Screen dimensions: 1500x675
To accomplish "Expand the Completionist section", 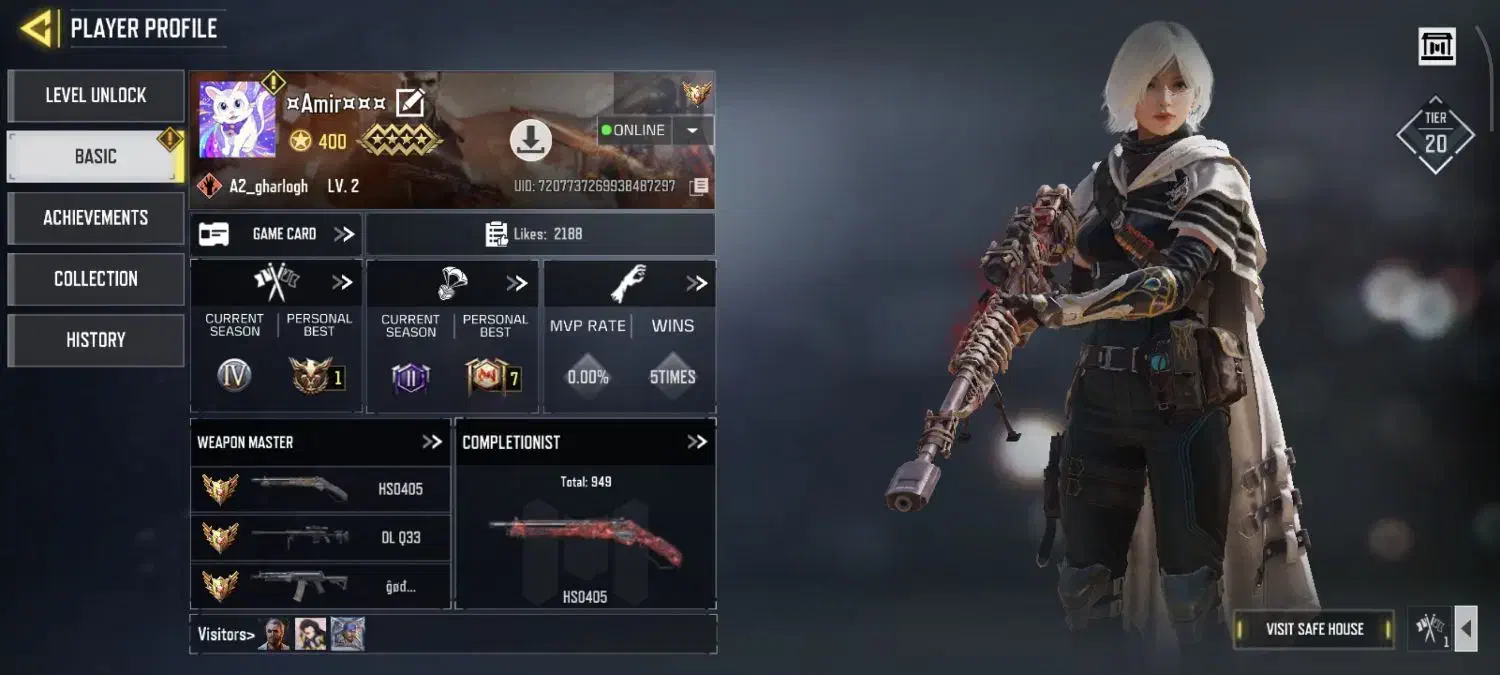I will 696,442.
